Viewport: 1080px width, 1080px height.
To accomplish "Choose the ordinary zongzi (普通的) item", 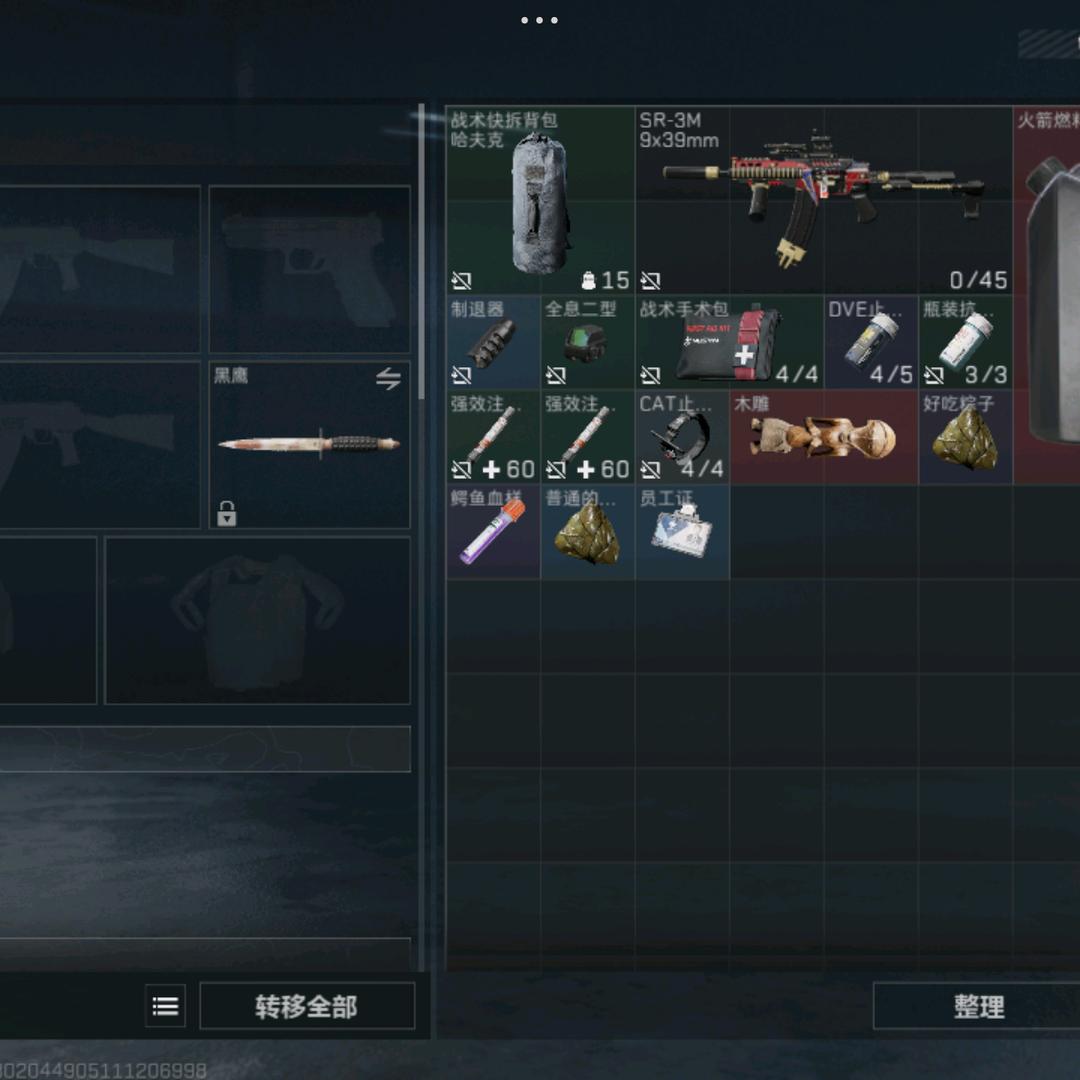I will [x=587, y=532].
